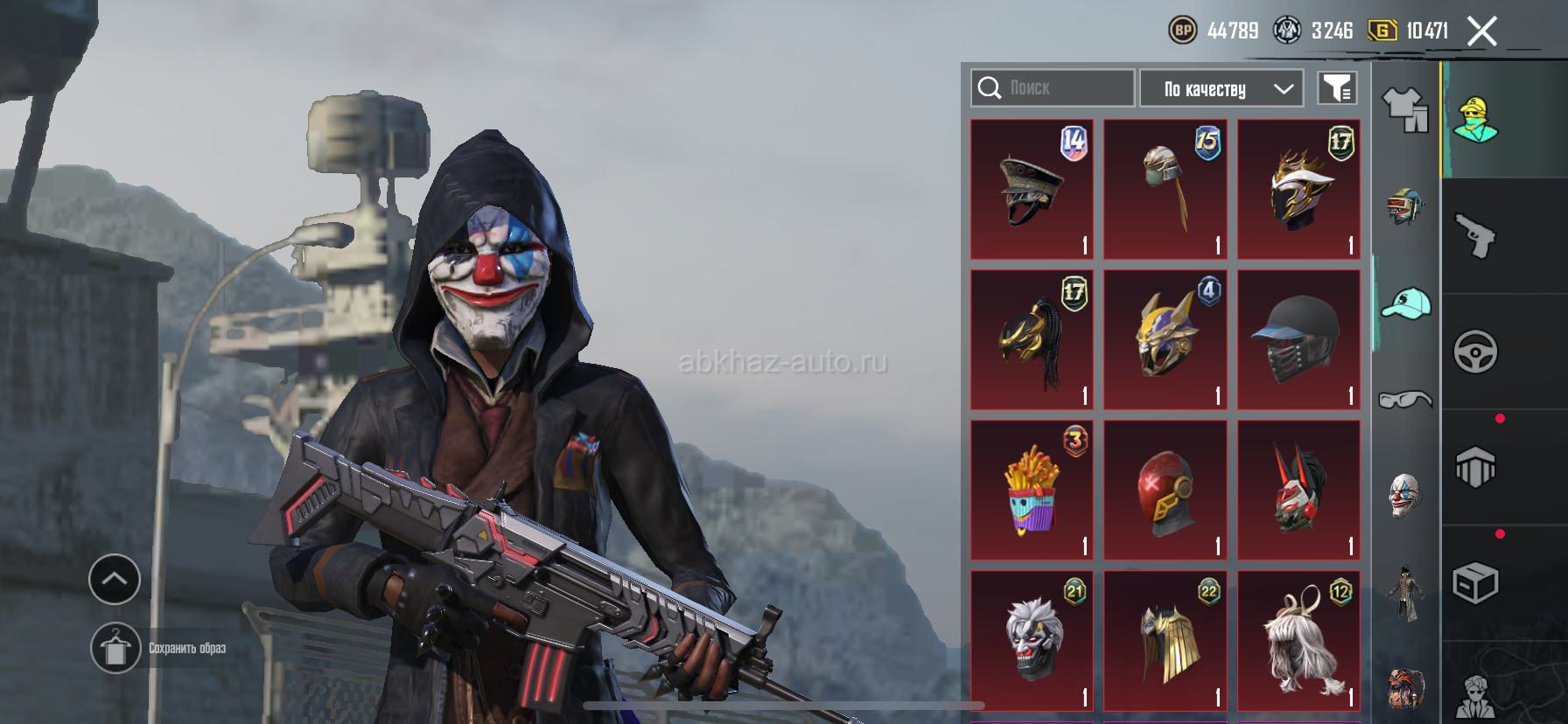Open the glasses category
1568x724 pixels.
coord(1405,400)
